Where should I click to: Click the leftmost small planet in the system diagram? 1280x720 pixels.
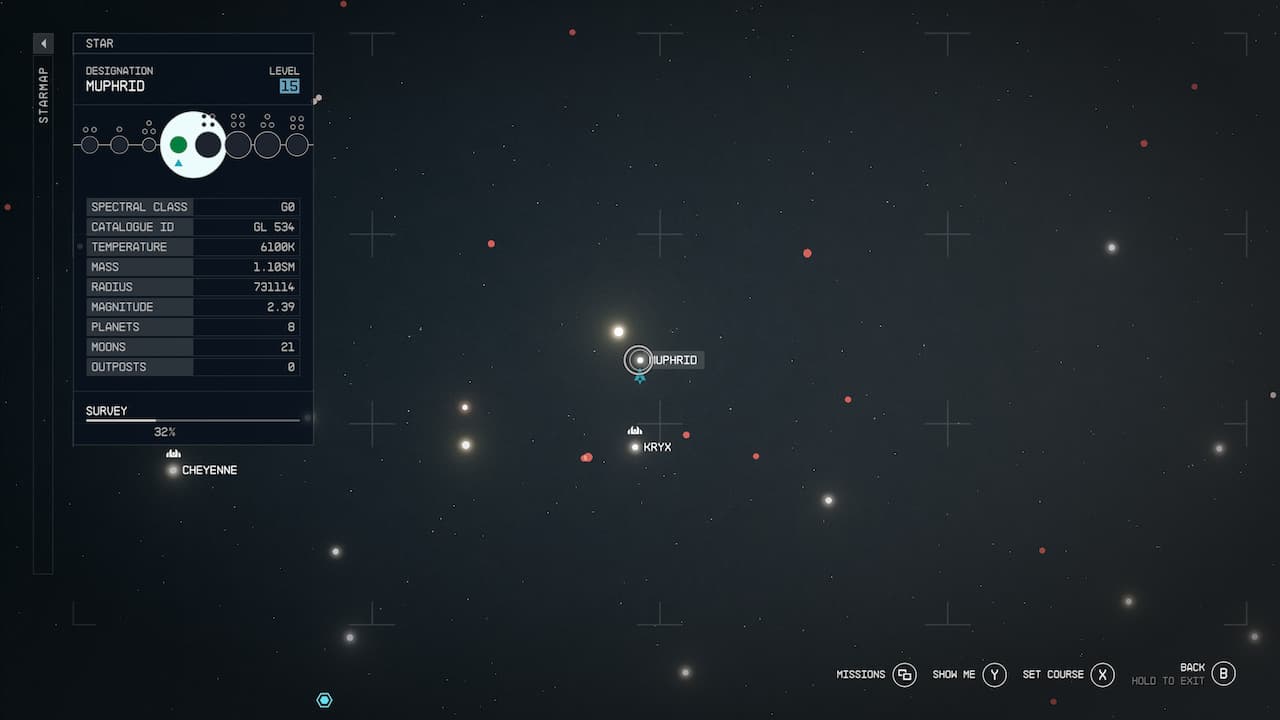tap(90, 143)
